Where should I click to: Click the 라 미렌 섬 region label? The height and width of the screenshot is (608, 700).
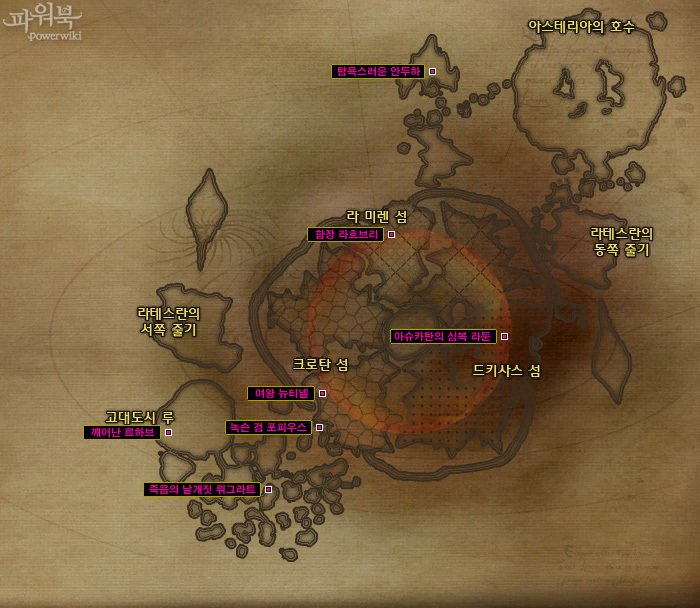pyautogui.click(x=377, y=216)
